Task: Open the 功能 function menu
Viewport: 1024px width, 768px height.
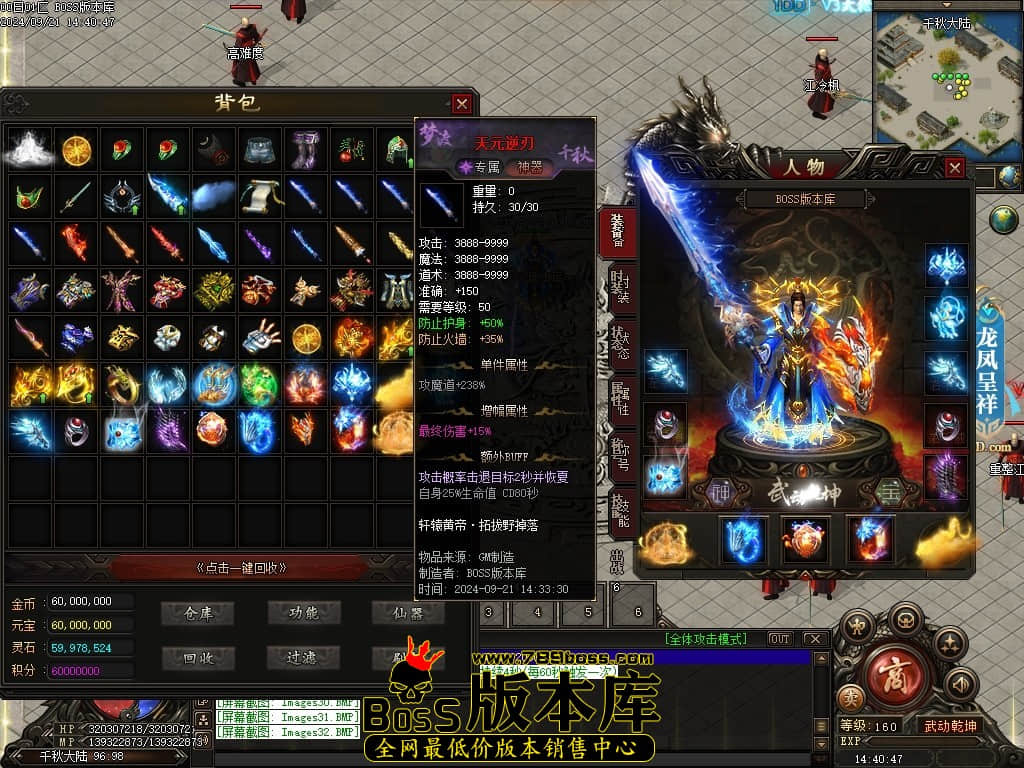Action: pyautogui.click(x=303, y=612)
